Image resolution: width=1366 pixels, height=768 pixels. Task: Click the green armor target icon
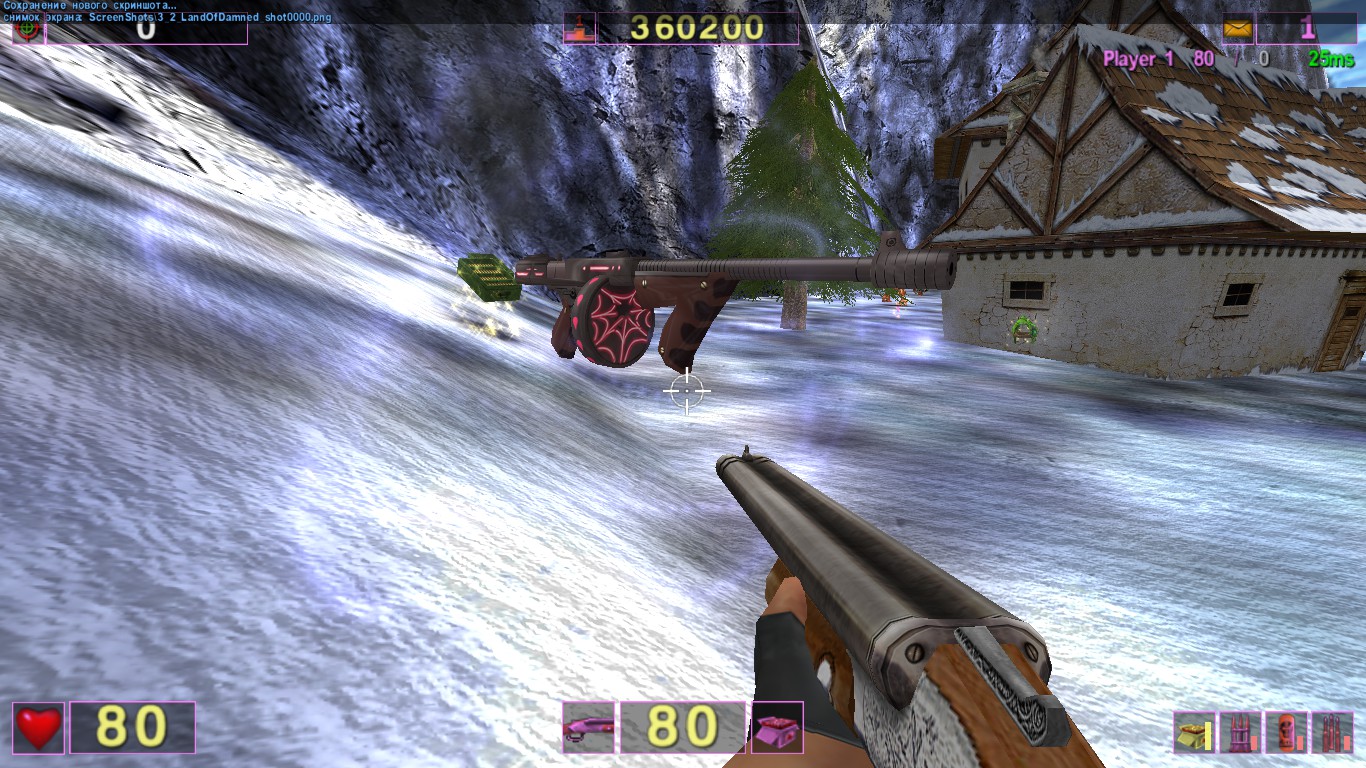(28, 30)
